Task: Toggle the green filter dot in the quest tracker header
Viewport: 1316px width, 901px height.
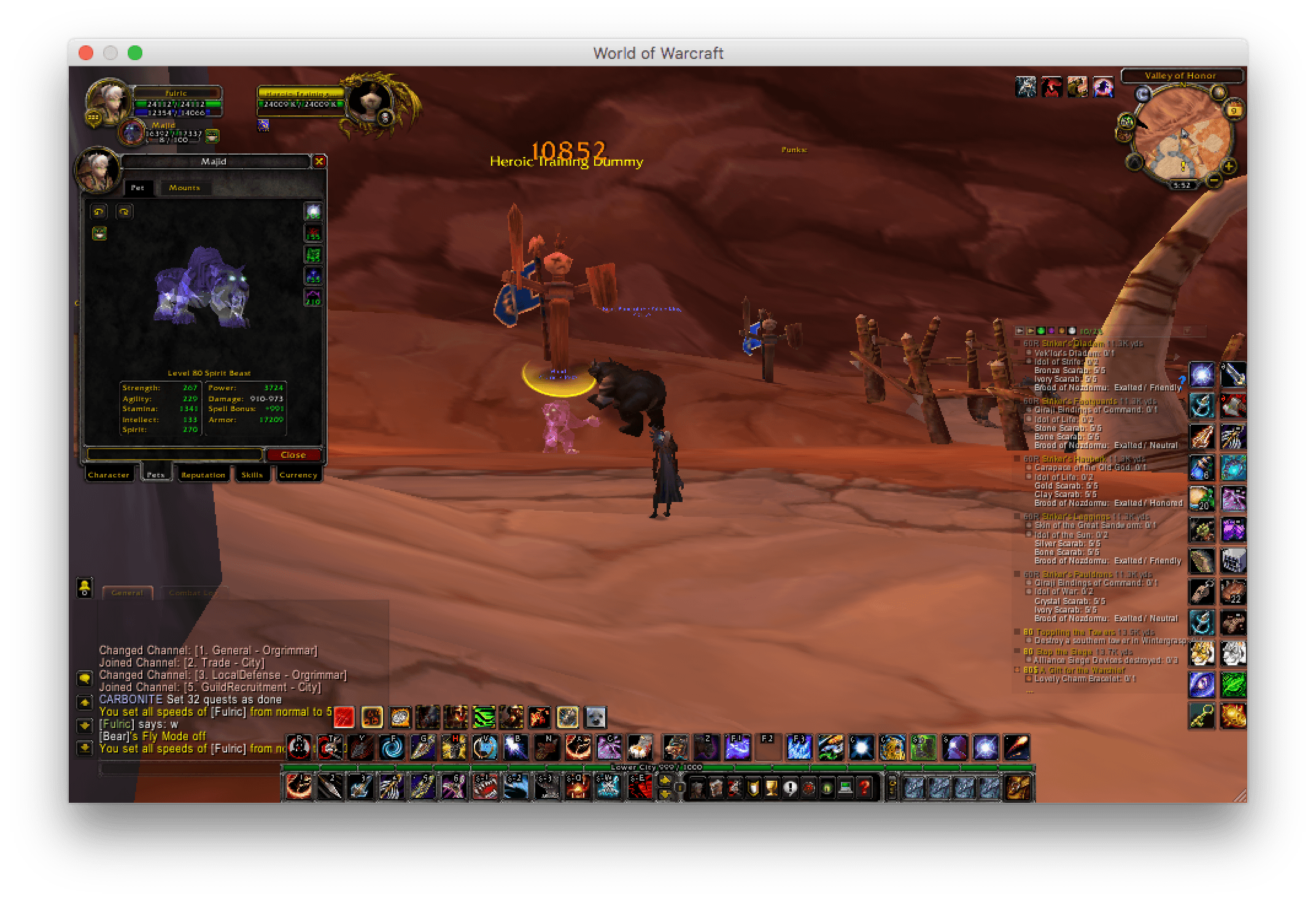Action: (x=1041, y=331)
